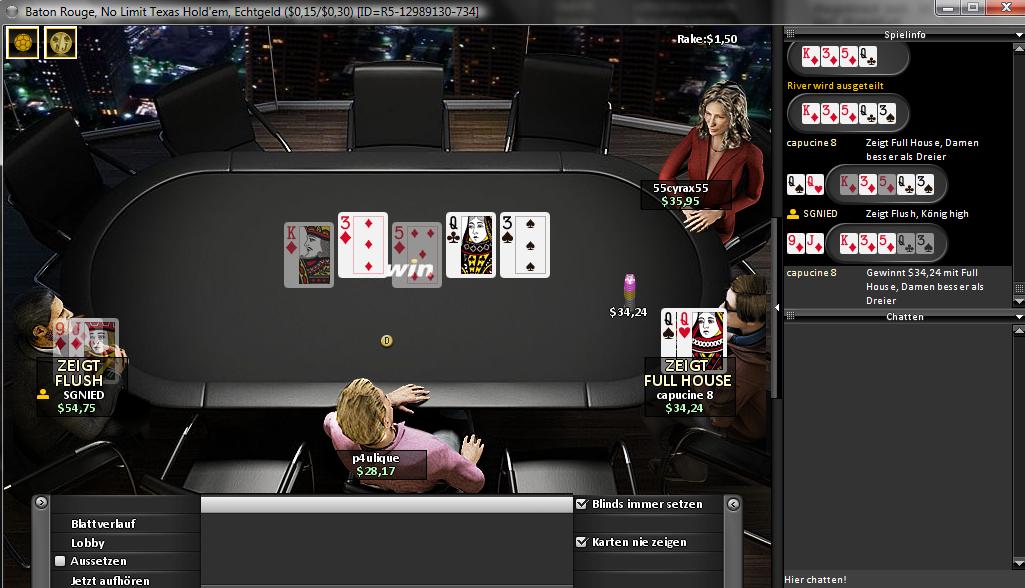Image resolution: width=1025 pixels, height=588 pixels.
Task: Return to the Lobby
Action: 88,543
